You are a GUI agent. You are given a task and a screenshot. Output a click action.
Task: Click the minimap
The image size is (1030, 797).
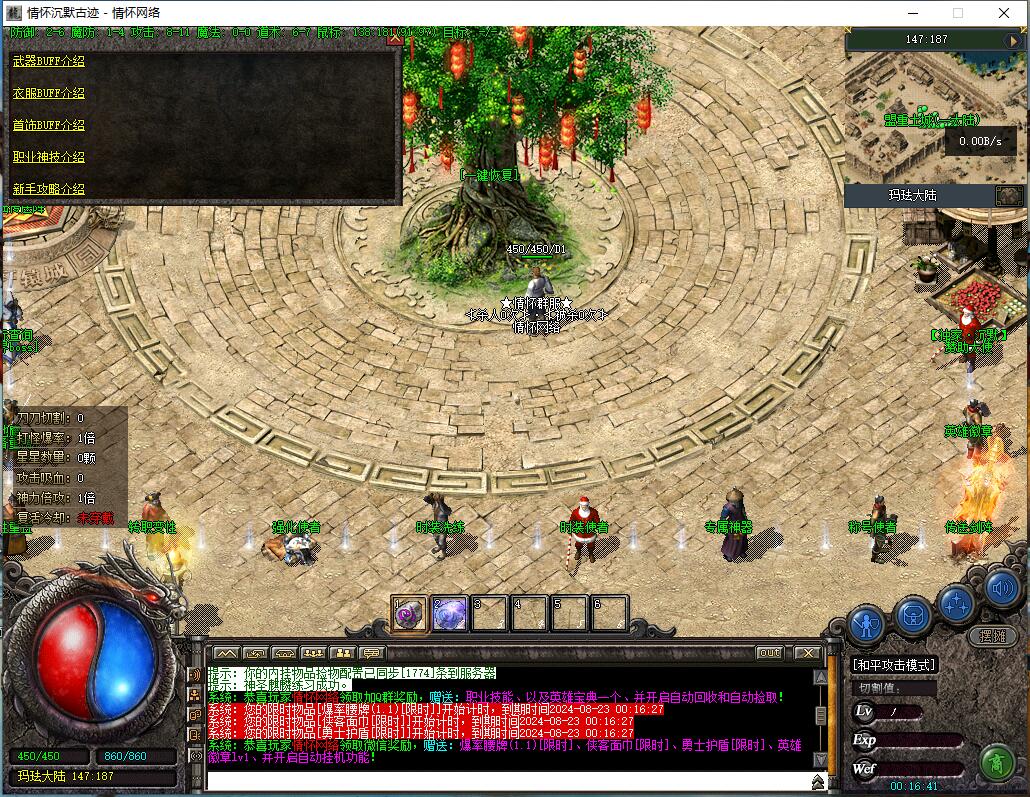click(920, 110)
